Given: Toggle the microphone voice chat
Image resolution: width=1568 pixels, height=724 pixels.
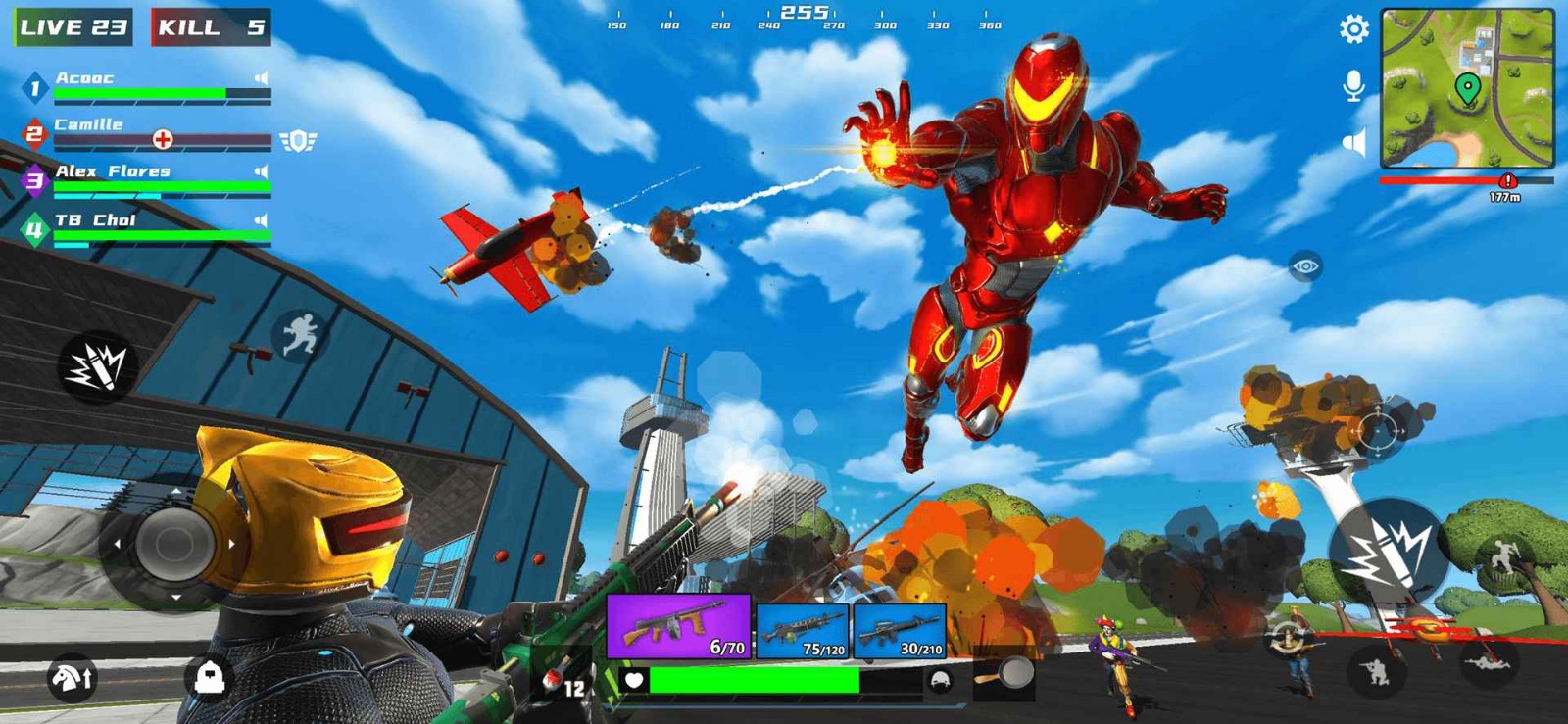Looking at the screenshot, I should pos(1353,86).
